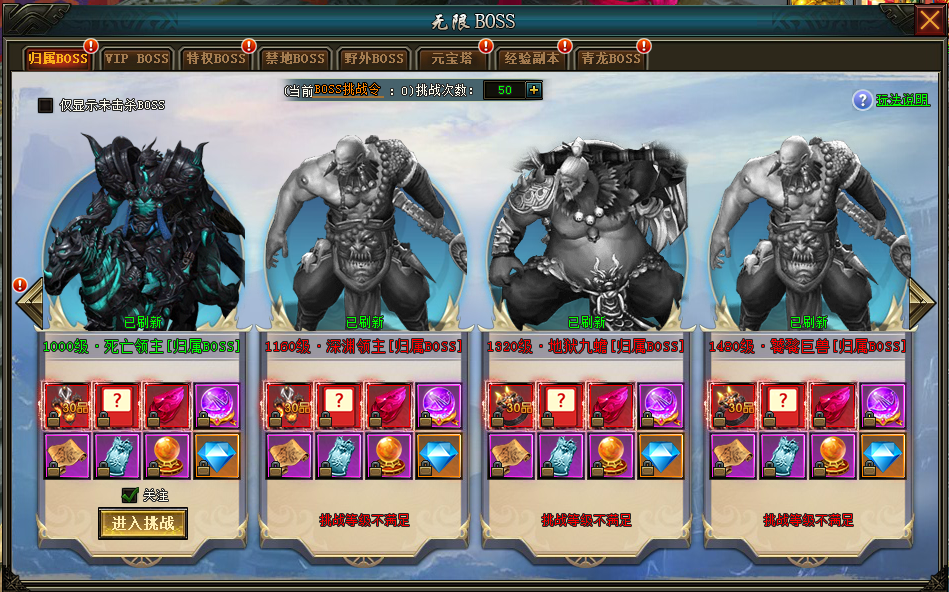Inspect the blue diamond reward under 死亡领主
Viewport: 949px width, 592px height.
[217, 455]
